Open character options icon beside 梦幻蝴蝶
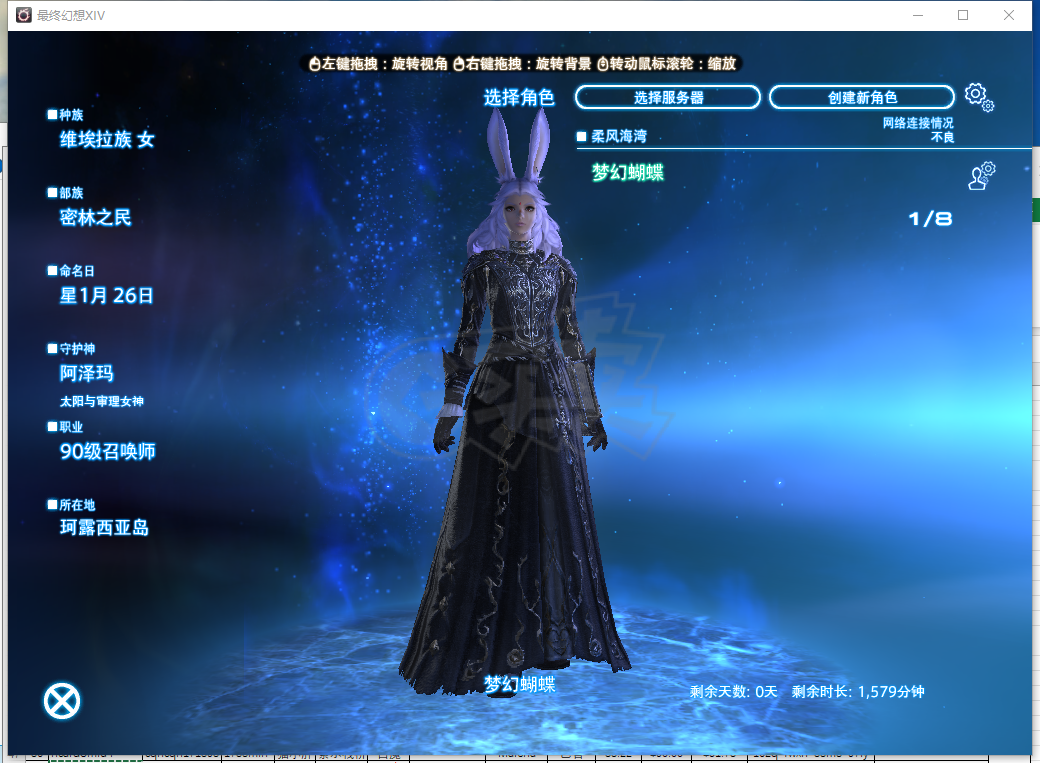The width and height of the screenshot is (1040, 763). pos(982,175)
